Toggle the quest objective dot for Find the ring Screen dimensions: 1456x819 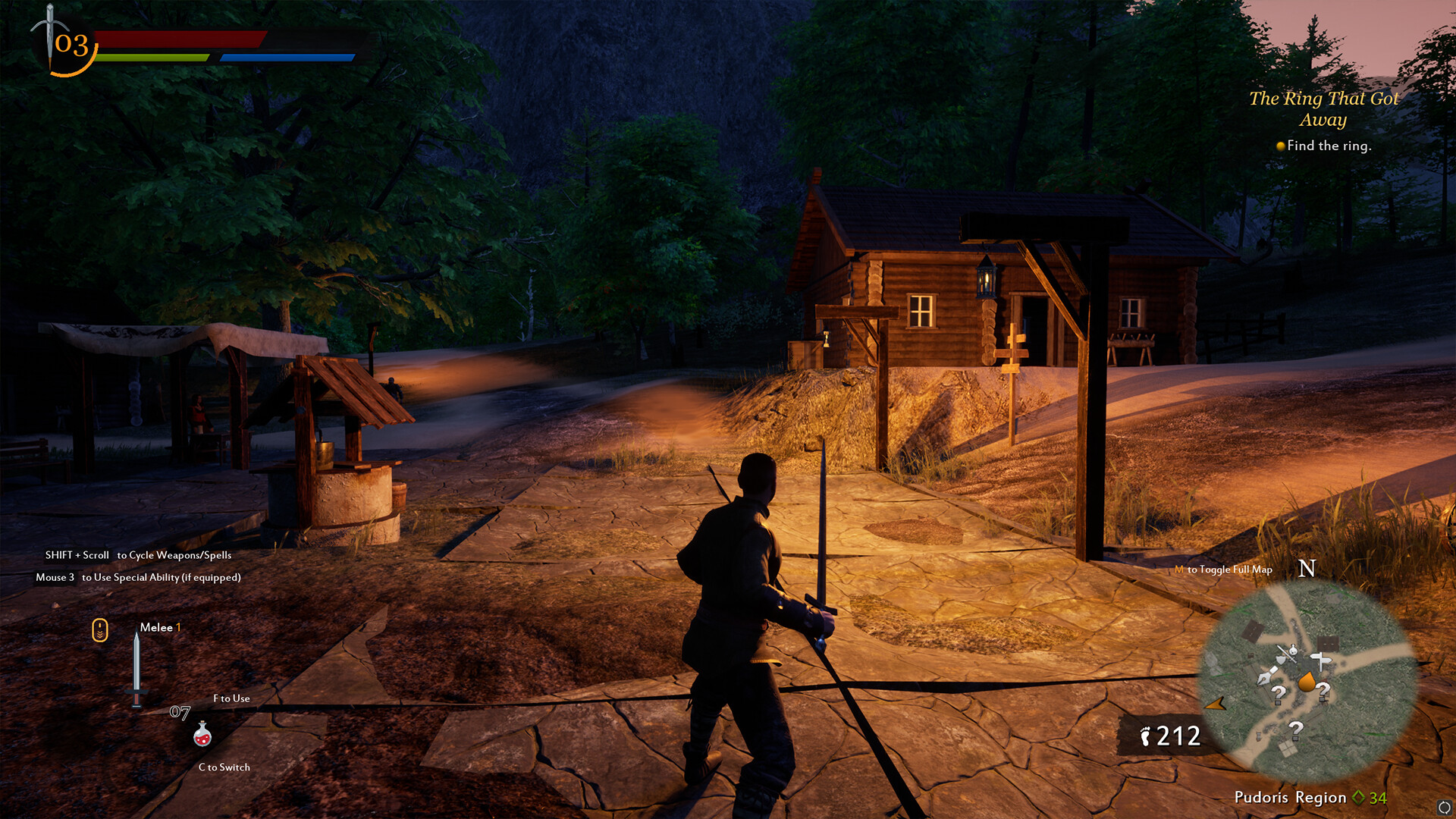click(1280, 146)
